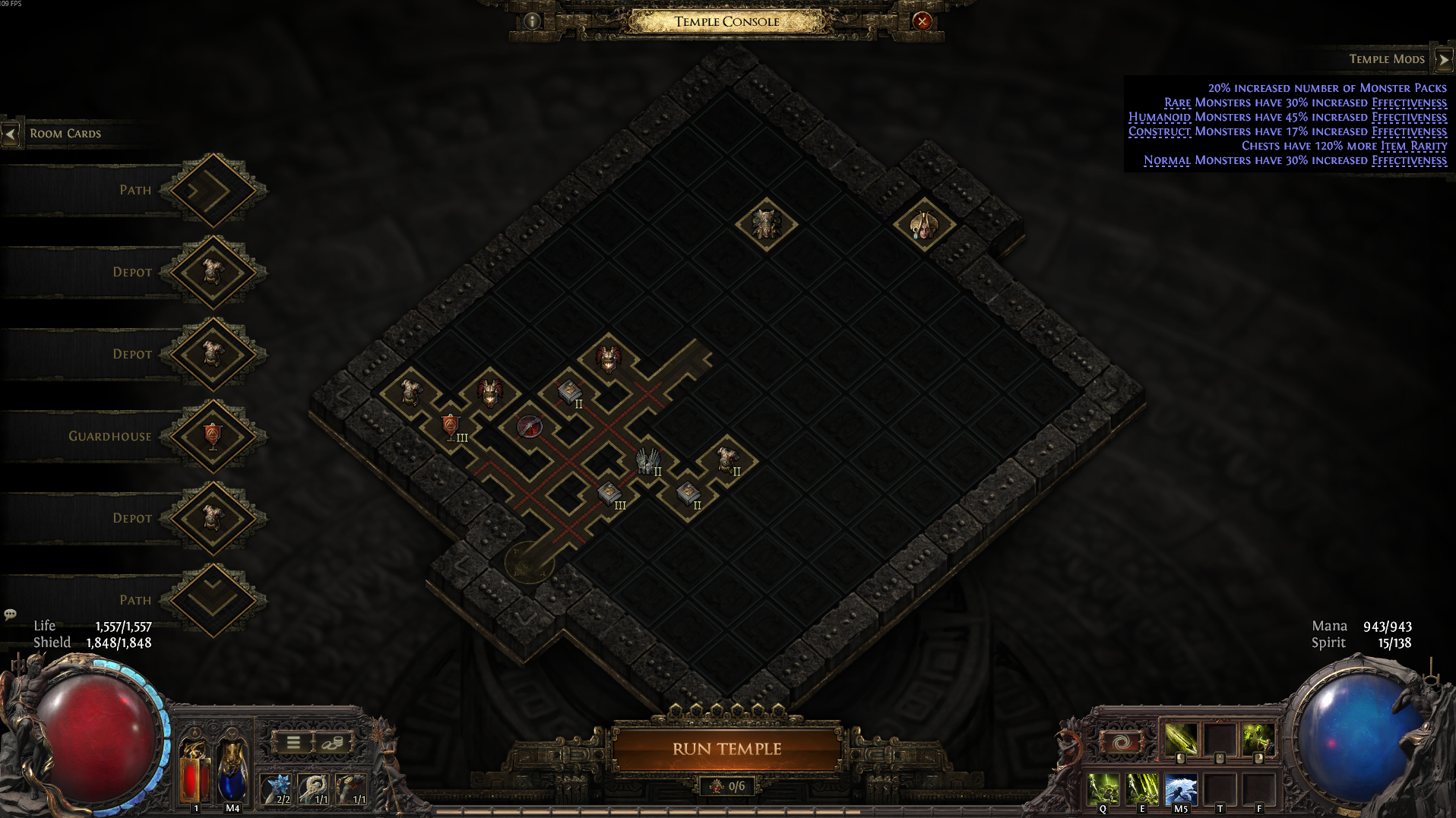This screenshot has width=1456, height=818.
Task: Open the Temple Console info button
Action: click(x=532, y=21)
